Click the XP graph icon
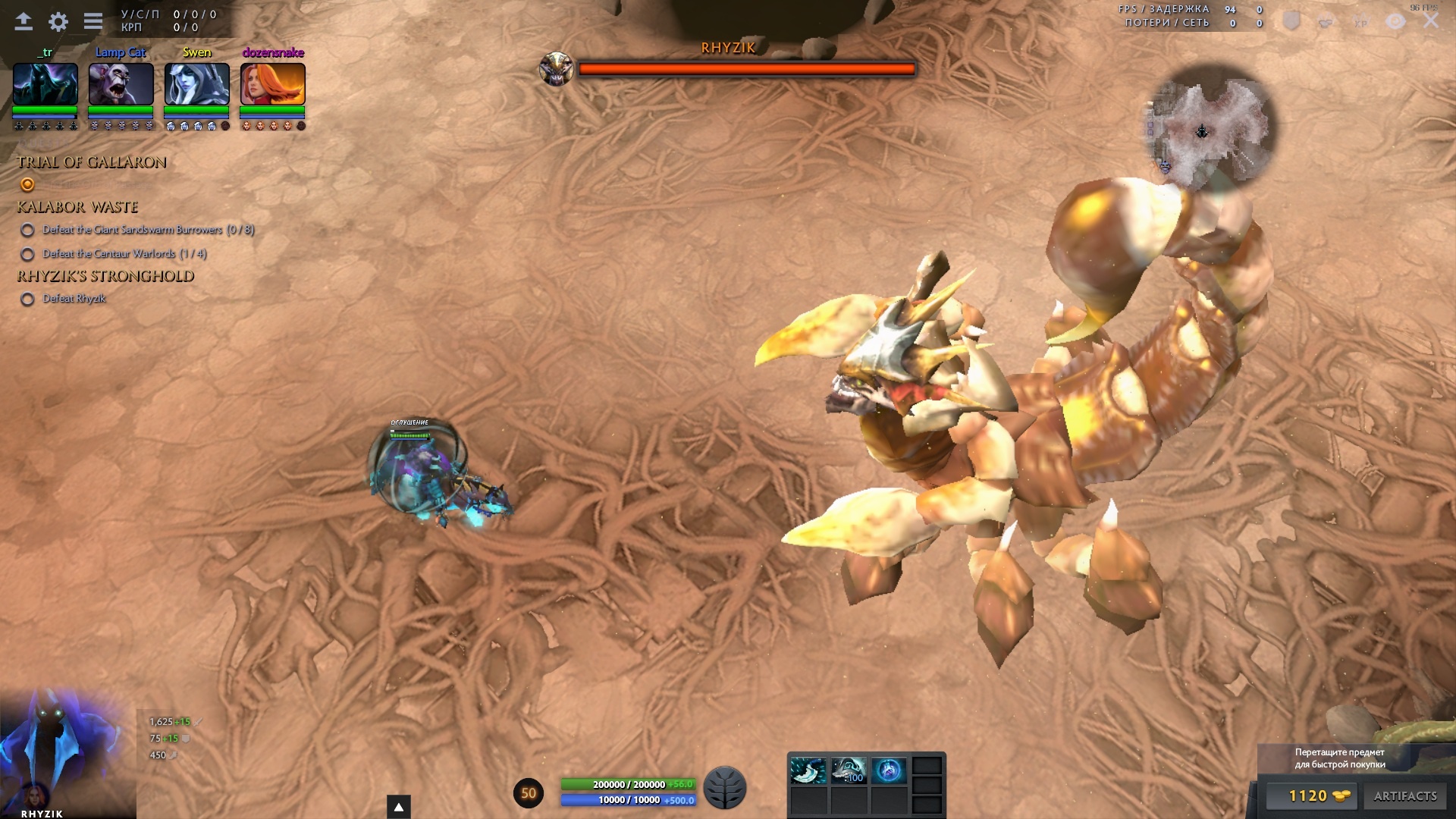Screen dimensions: 1456x819 click(x=1360, y=21)
